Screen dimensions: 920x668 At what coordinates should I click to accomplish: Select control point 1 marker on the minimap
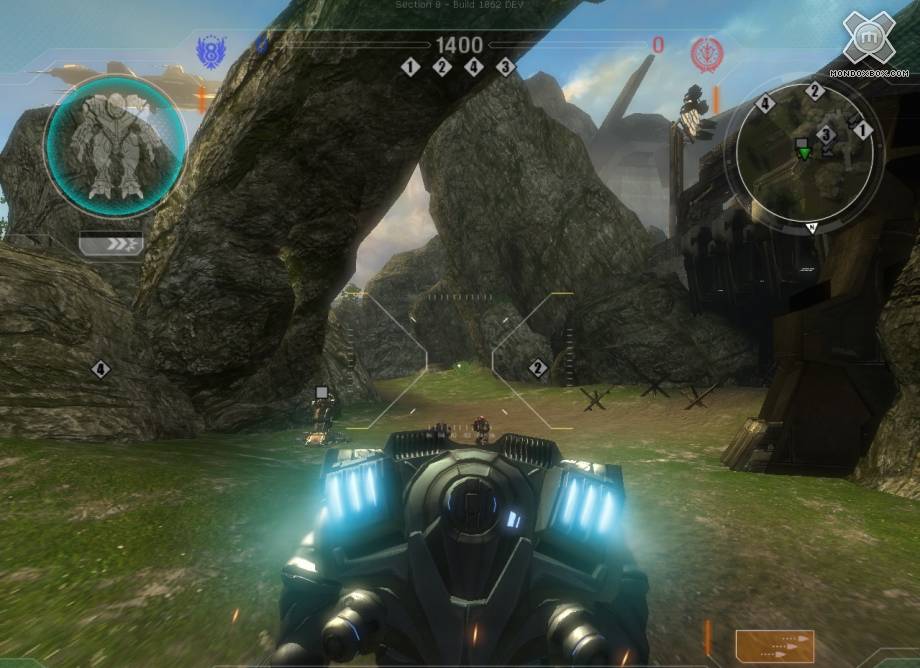863,130
